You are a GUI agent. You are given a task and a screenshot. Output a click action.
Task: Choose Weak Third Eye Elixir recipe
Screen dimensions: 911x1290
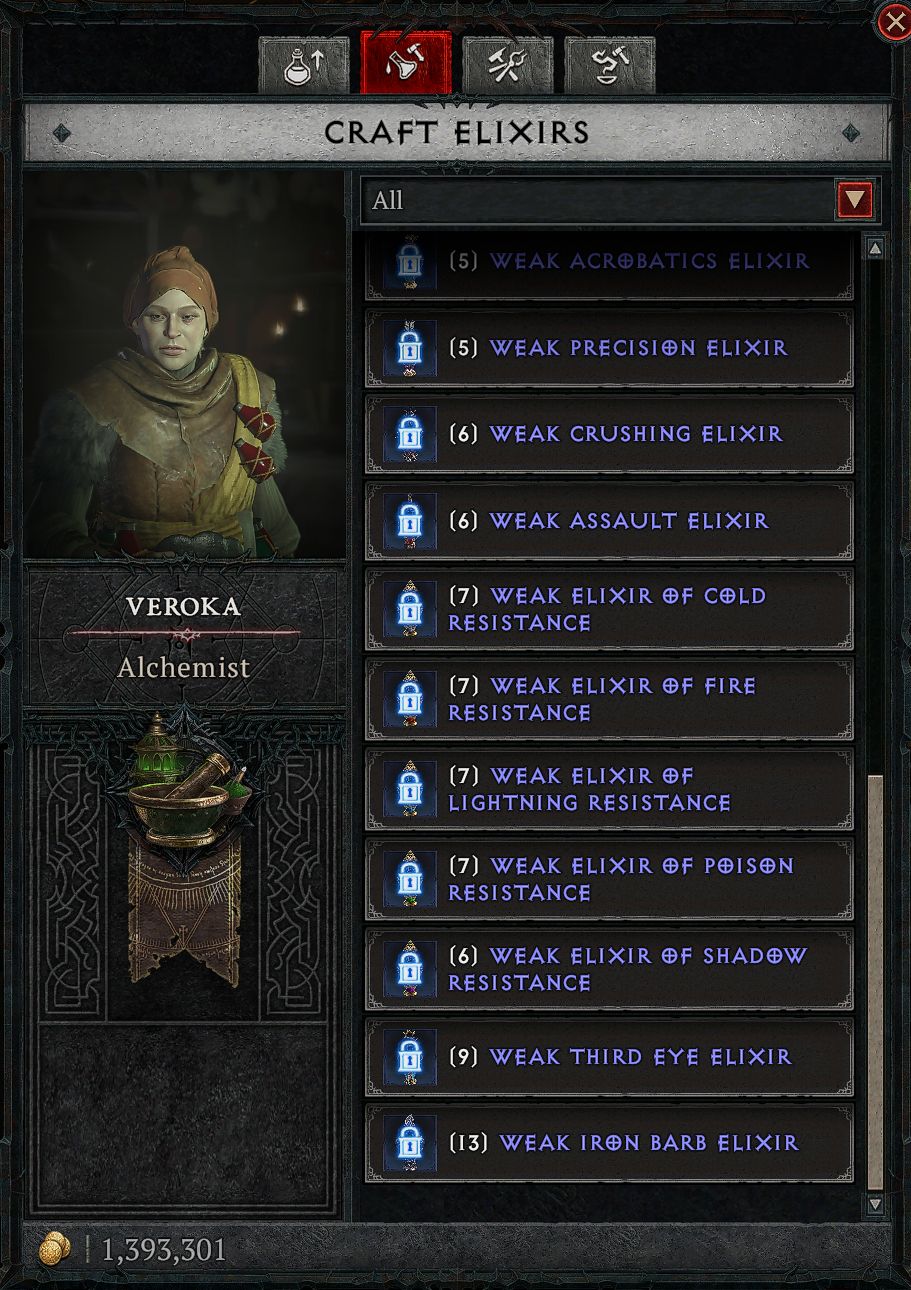click(609, 1057)
